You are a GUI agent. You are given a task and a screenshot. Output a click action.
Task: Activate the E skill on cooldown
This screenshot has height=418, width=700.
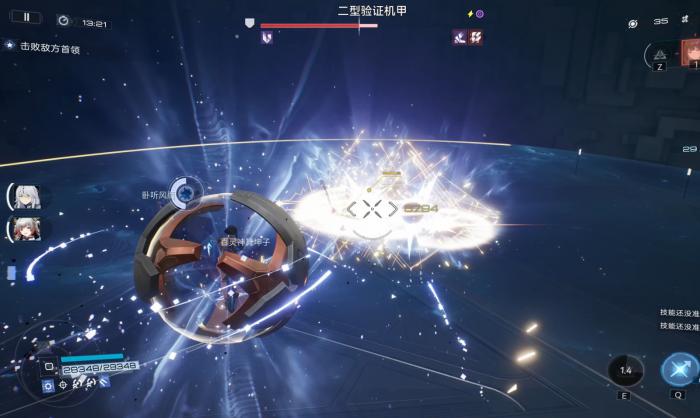[626, 371]
